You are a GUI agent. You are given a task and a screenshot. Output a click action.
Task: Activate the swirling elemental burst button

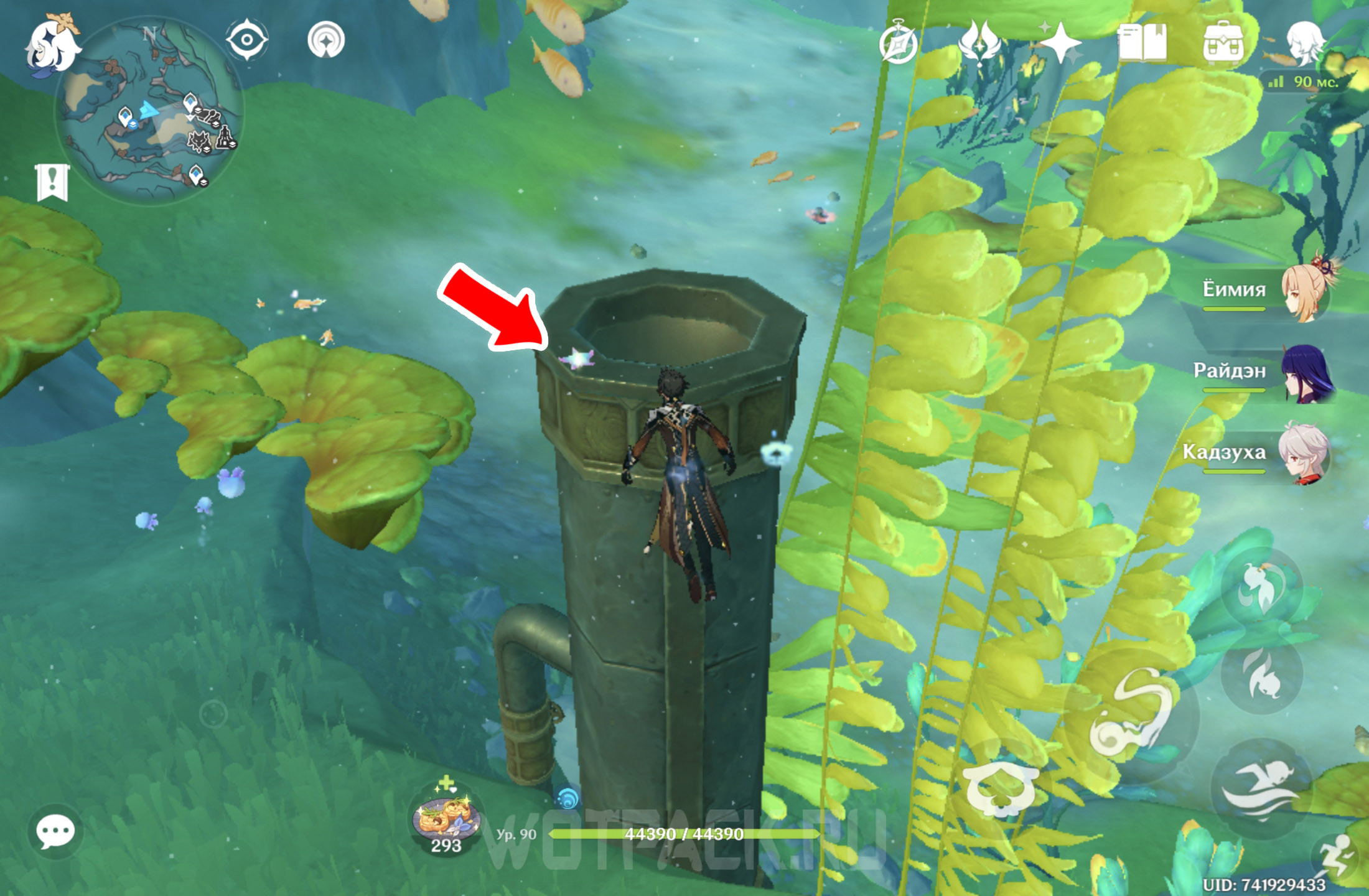(1131, 714)
